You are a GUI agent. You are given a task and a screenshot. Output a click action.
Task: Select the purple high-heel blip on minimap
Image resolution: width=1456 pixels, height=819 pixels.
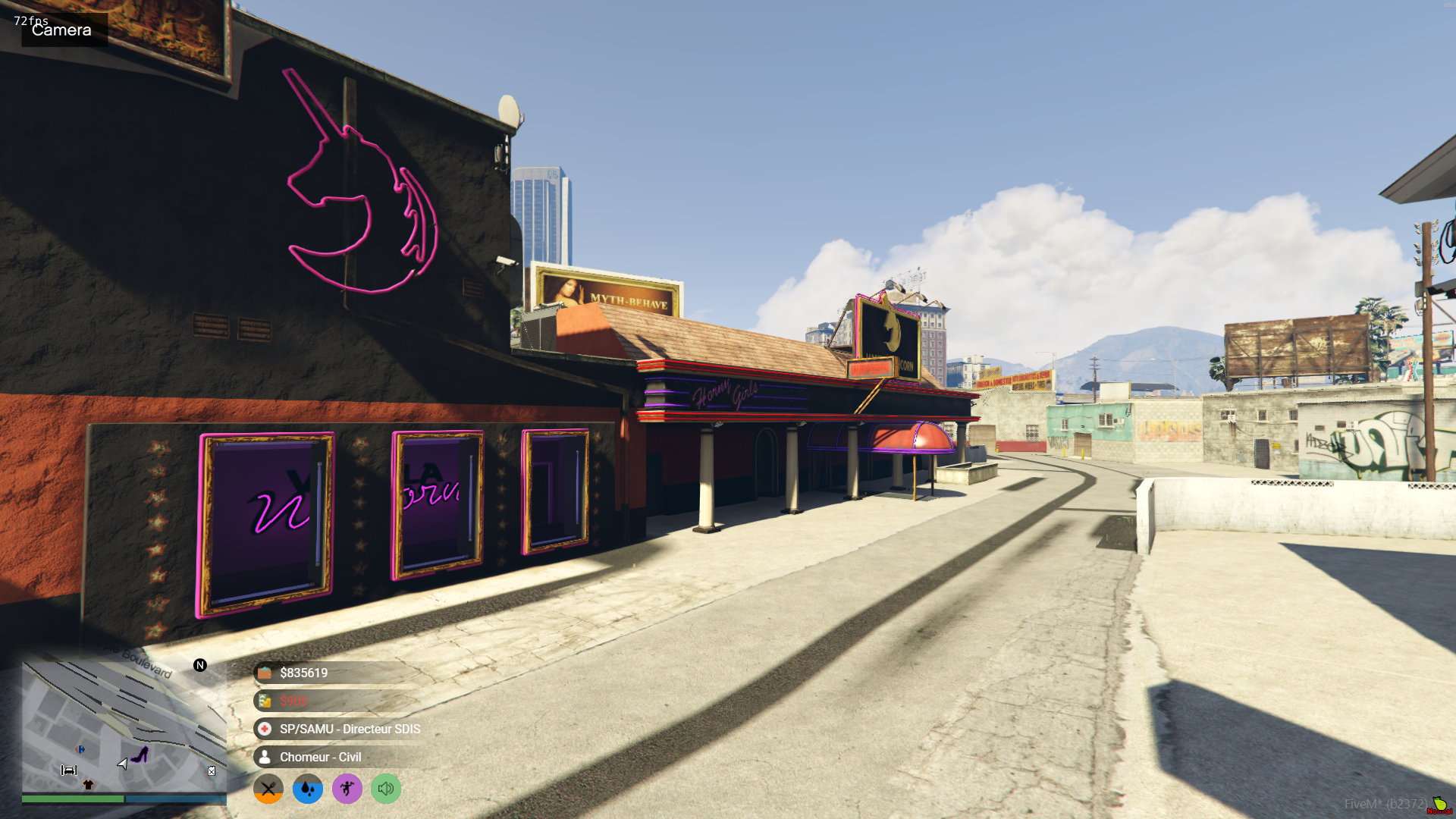coord(140,755)
